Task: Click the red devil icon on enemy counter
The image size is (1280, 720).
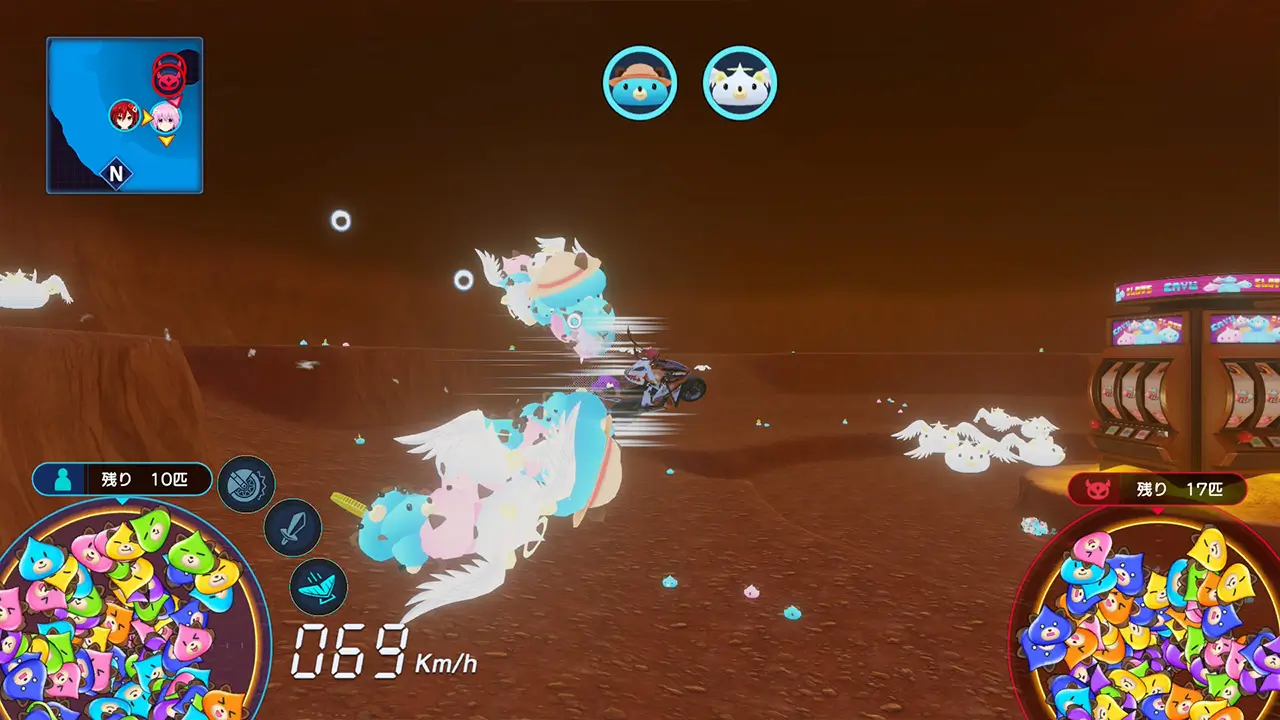Action: coord(1097,490)
